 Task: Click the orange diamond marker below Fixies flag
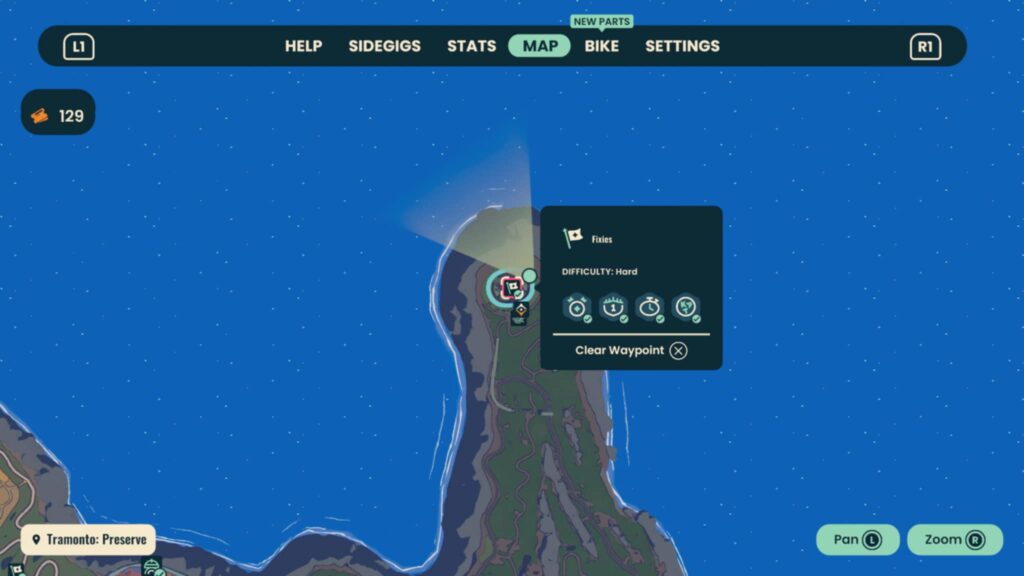[520, 313]
